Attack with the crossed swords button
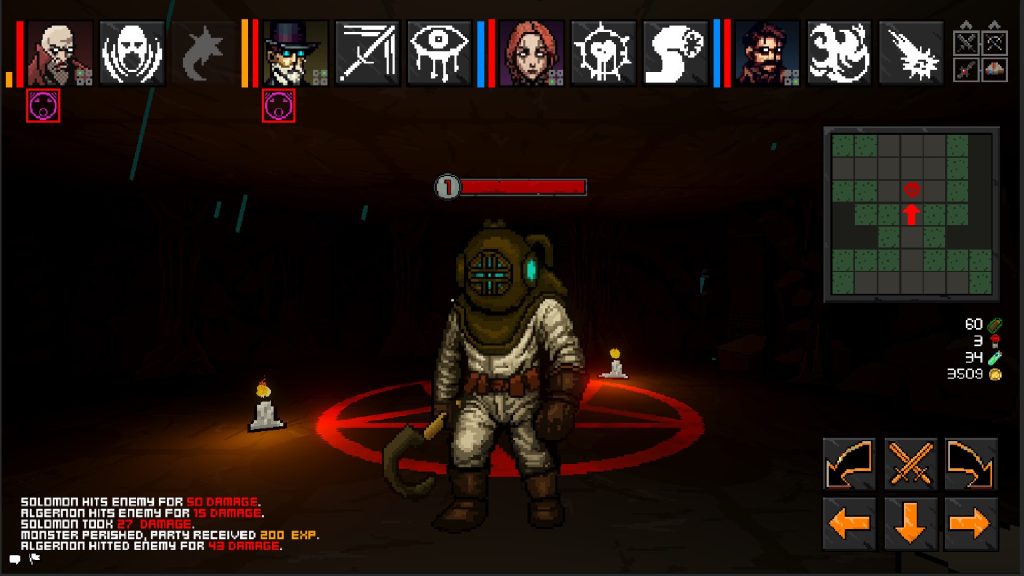 point(911,464)
